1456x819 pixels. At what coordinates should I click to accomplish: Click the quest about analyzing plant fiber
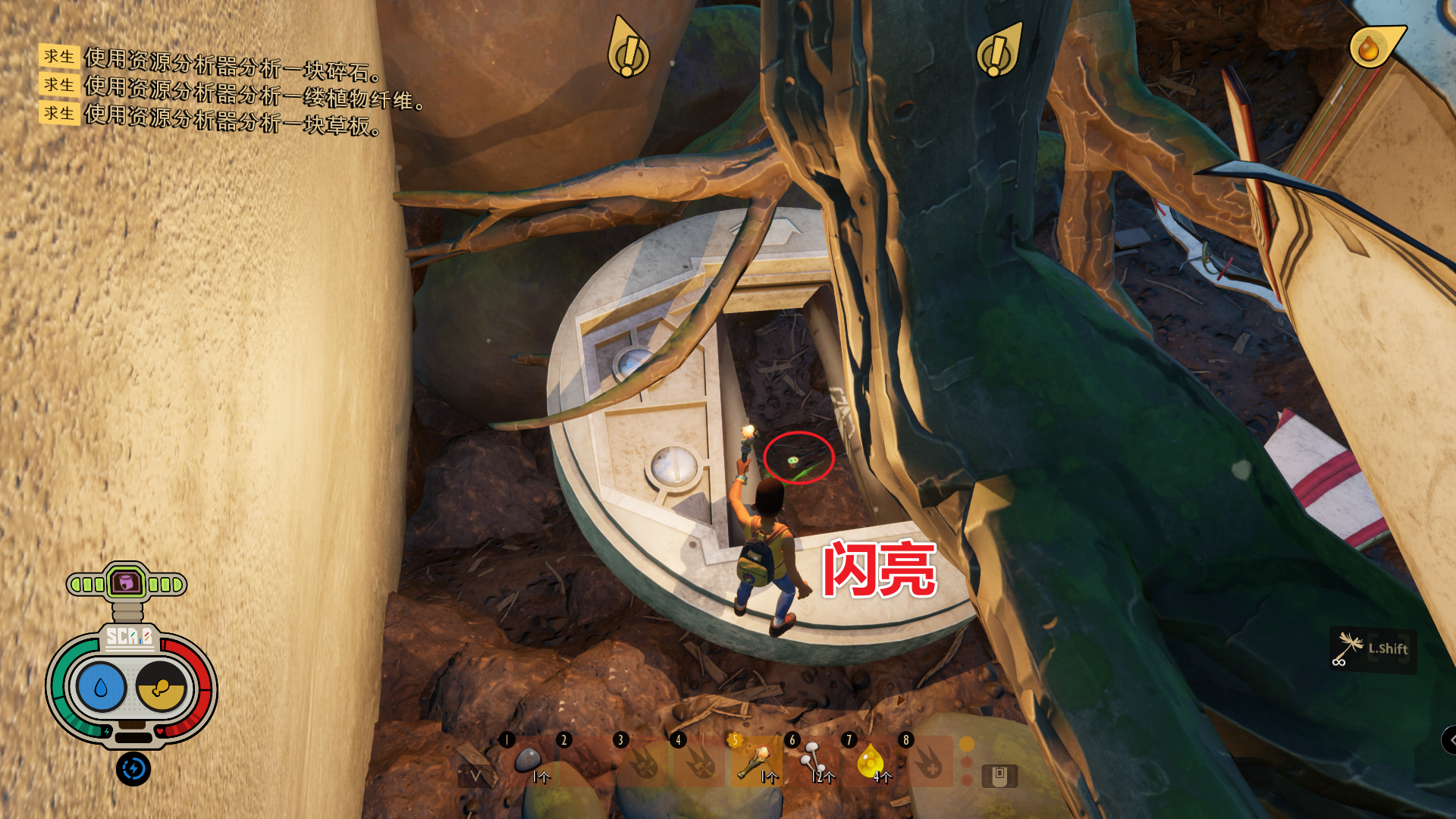253,92
